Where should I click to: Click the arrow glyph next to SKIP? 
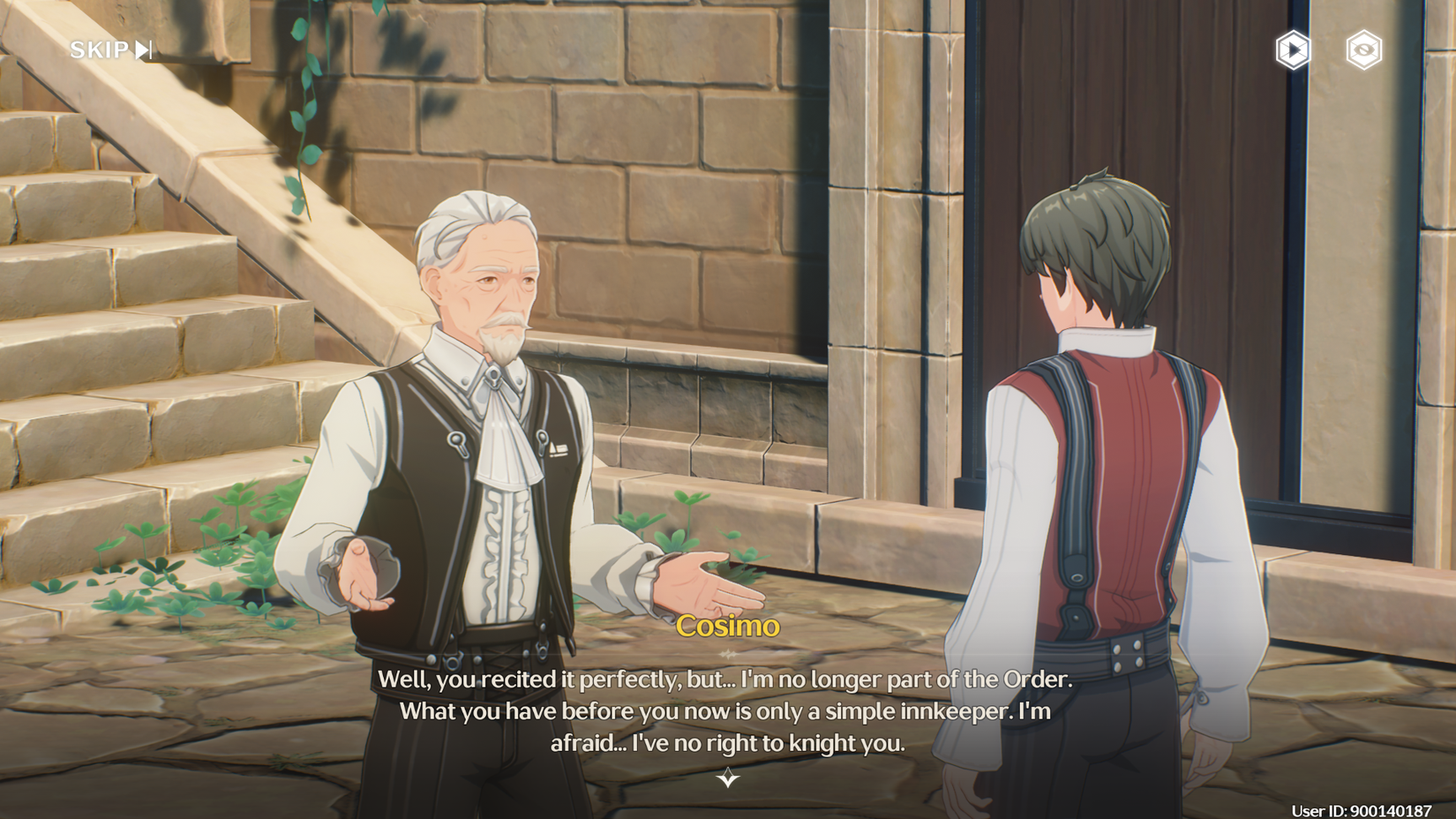pyautogui.click(x=142, y=49)
